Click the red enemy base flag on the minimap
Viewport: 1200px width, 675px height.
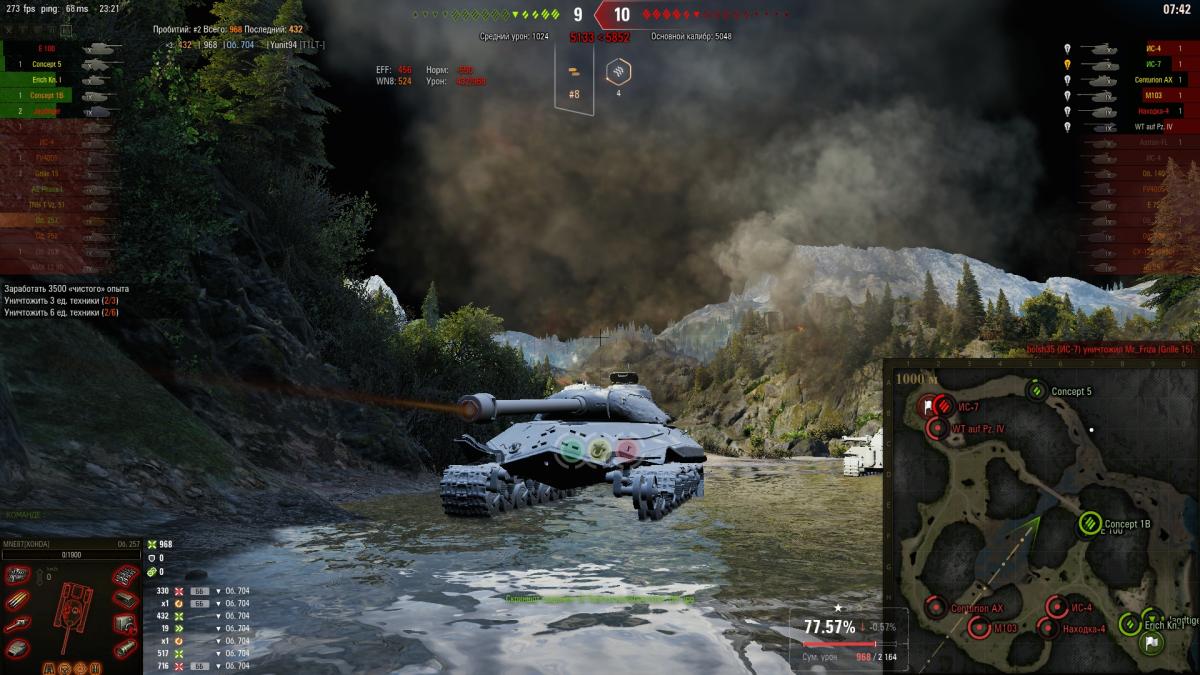[x=927, y=406]
